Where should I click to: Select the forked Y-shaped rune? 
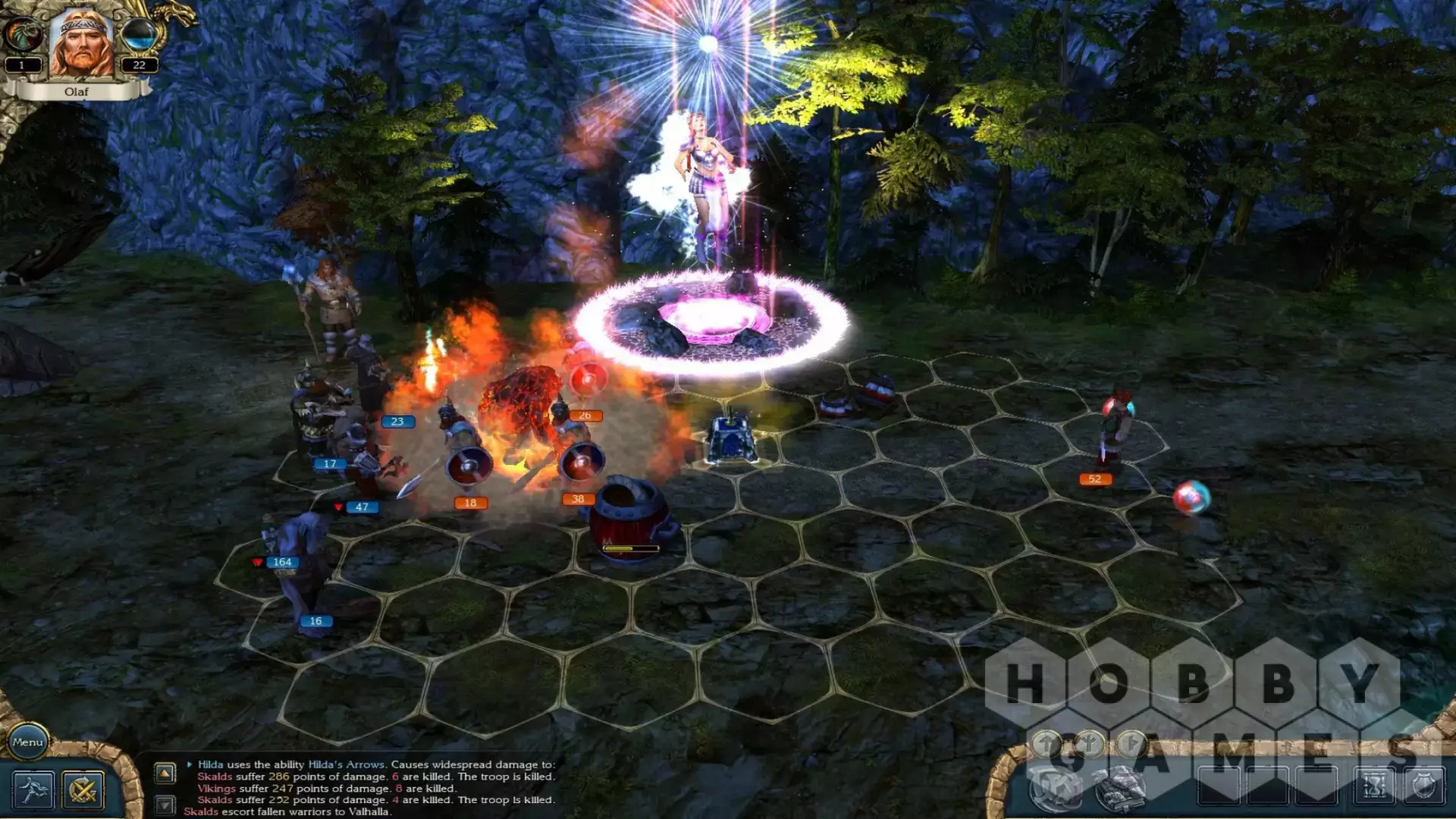(1089, 742)
